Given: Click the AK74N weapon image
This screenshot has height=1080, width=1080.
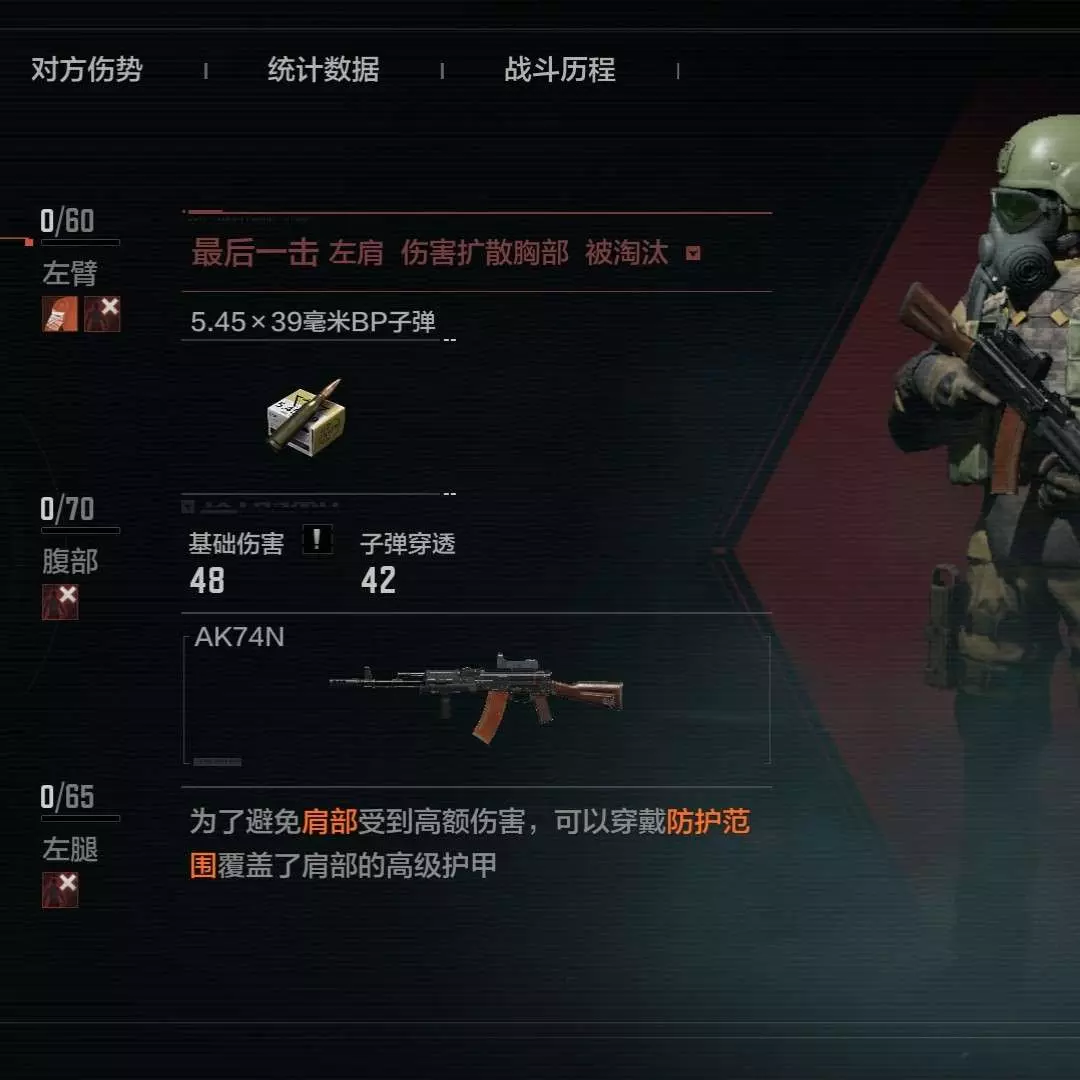Looking at the screenshot, I should [x=476, y=696].
